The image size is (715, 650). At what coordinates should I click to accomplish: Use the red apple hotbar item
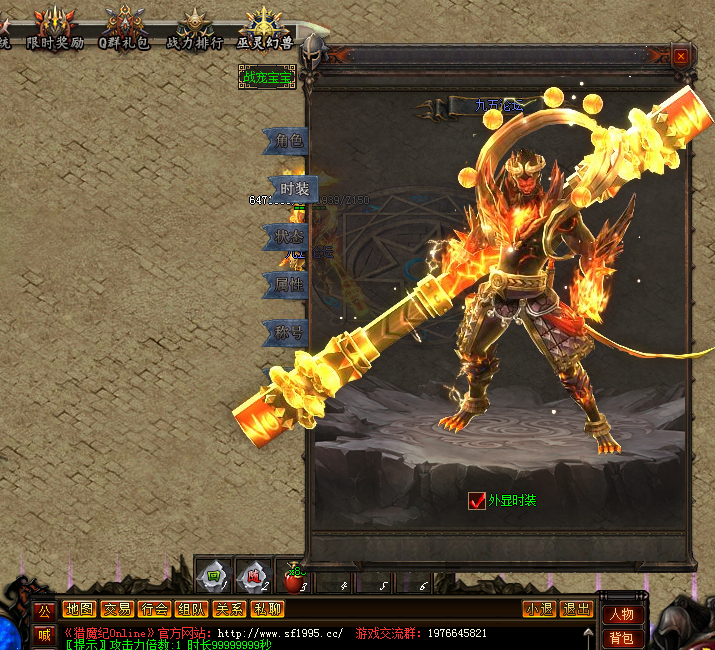coord(293,577)
